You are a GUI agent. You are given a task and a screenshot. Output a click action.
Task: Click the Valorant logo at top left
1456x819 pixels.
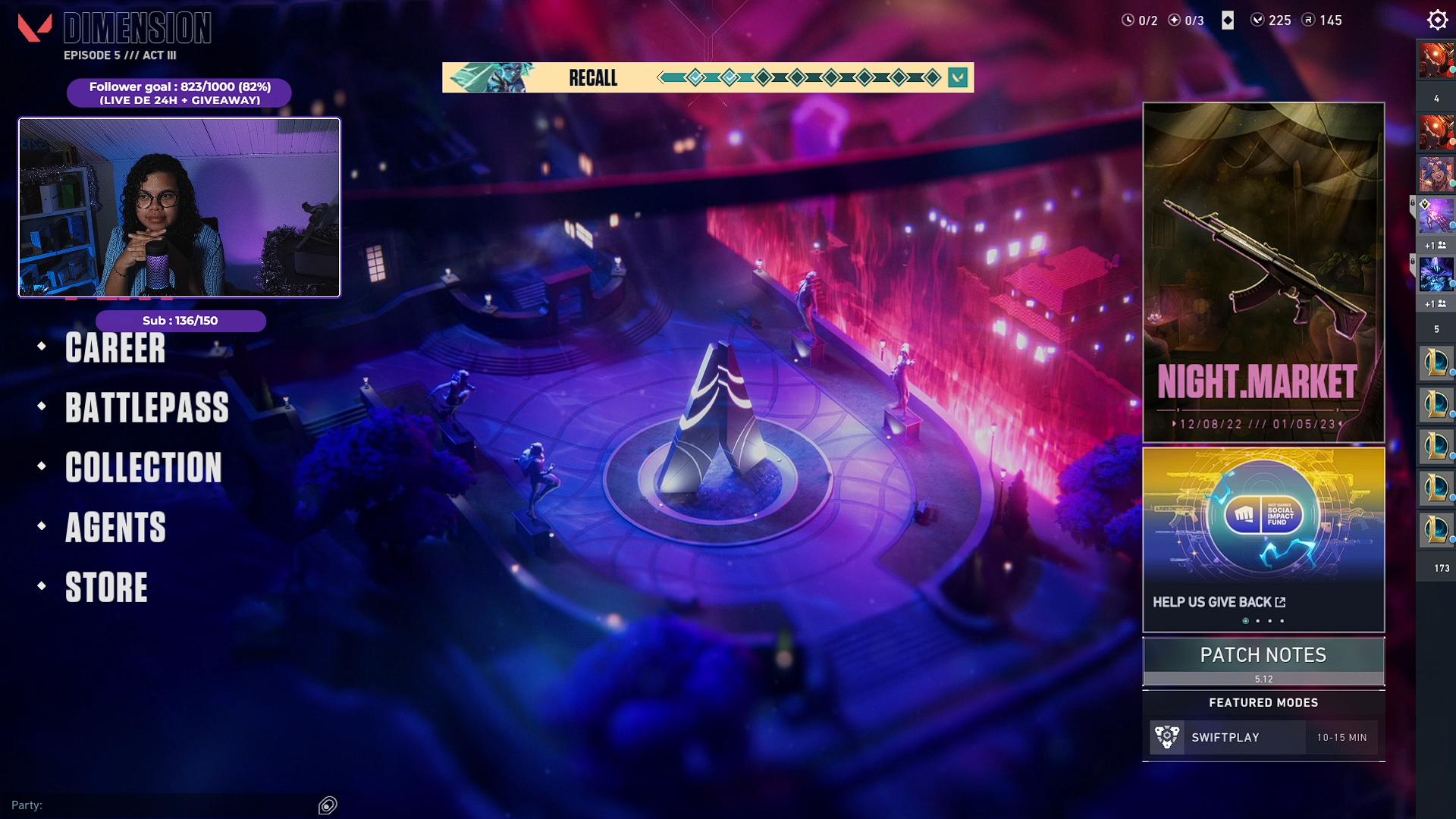click(35, 28)
